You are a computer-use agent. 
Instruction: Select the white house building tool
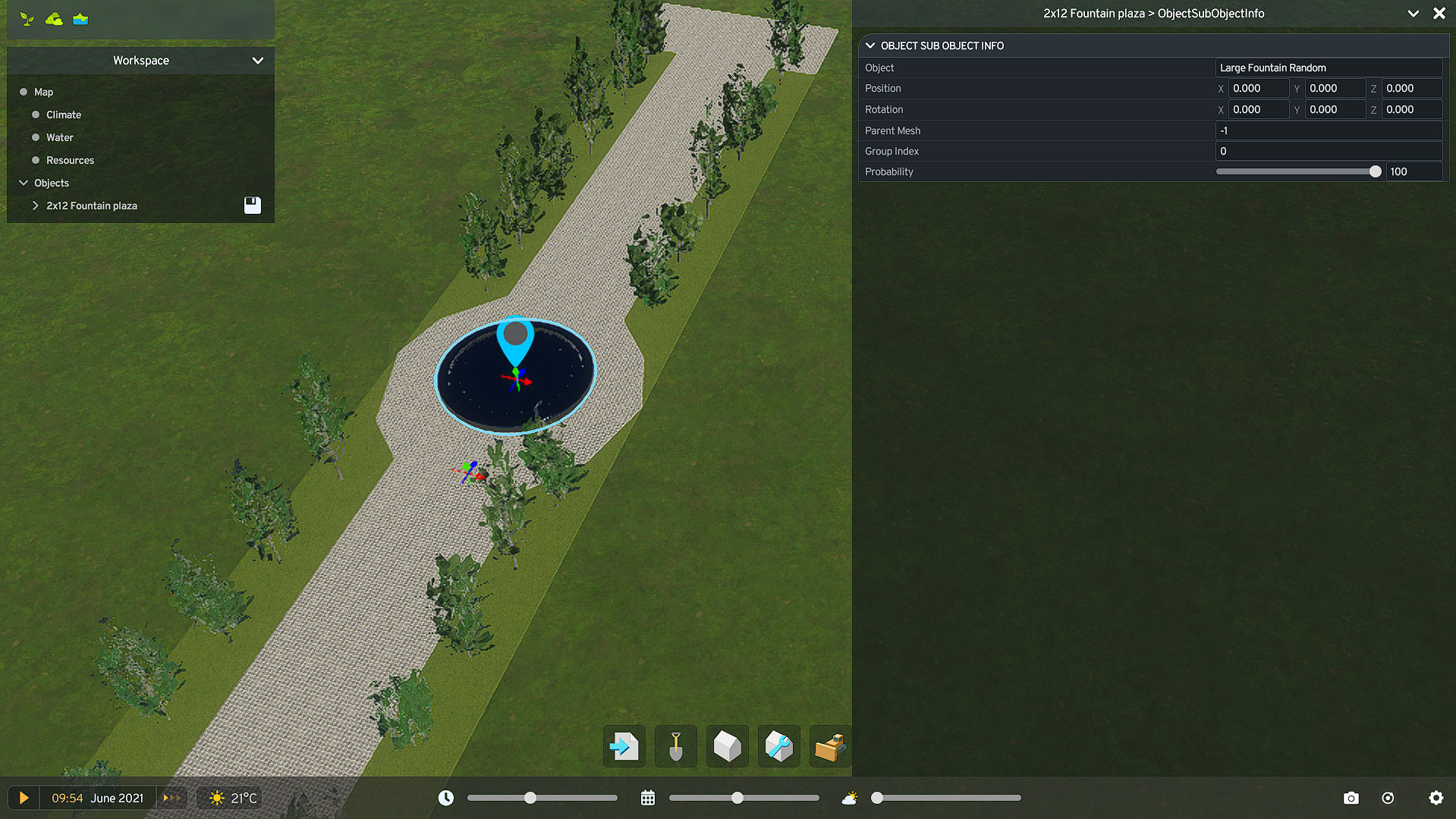[727, 746]
